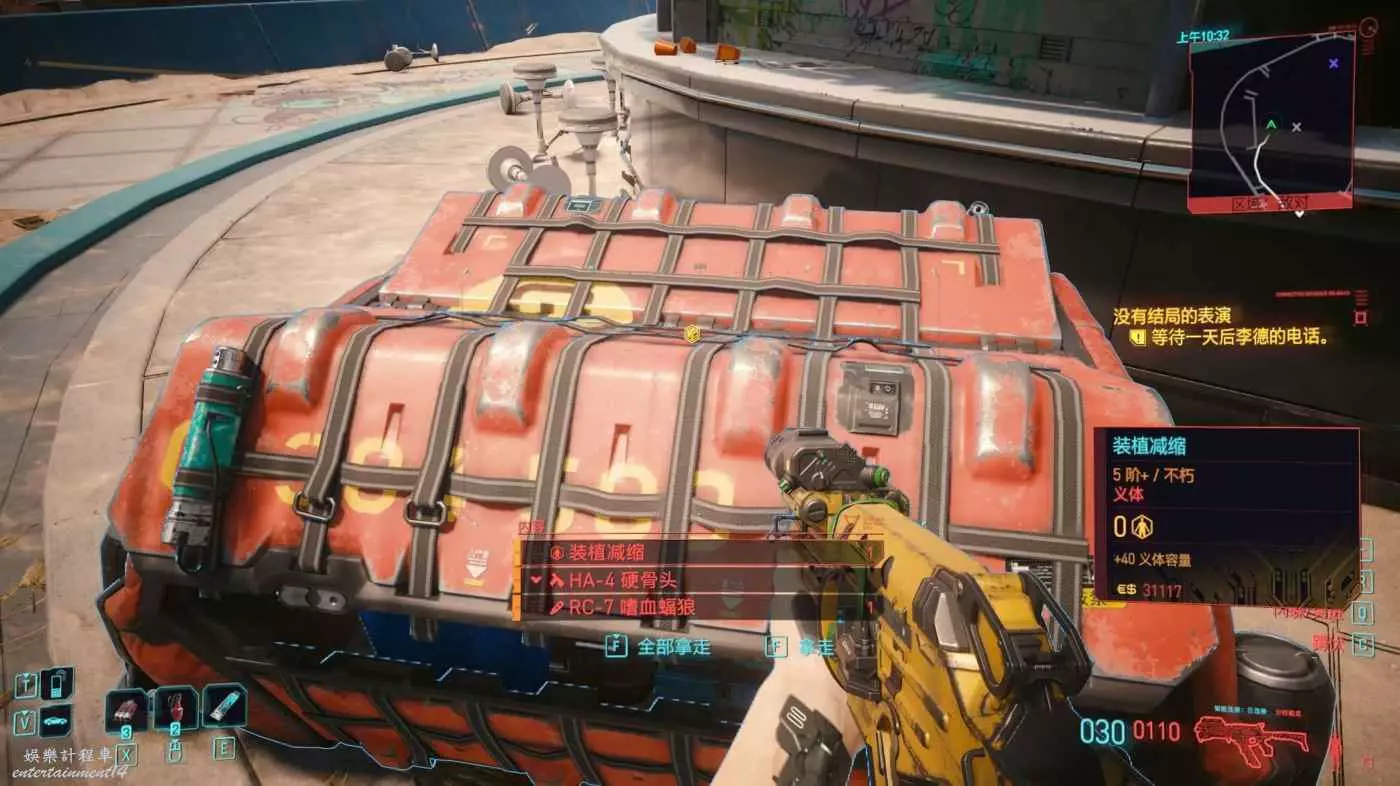Select the HA-4 硬骨头 loot row
Viewport: 1400px width, 786px height.
tap(690, 579)
